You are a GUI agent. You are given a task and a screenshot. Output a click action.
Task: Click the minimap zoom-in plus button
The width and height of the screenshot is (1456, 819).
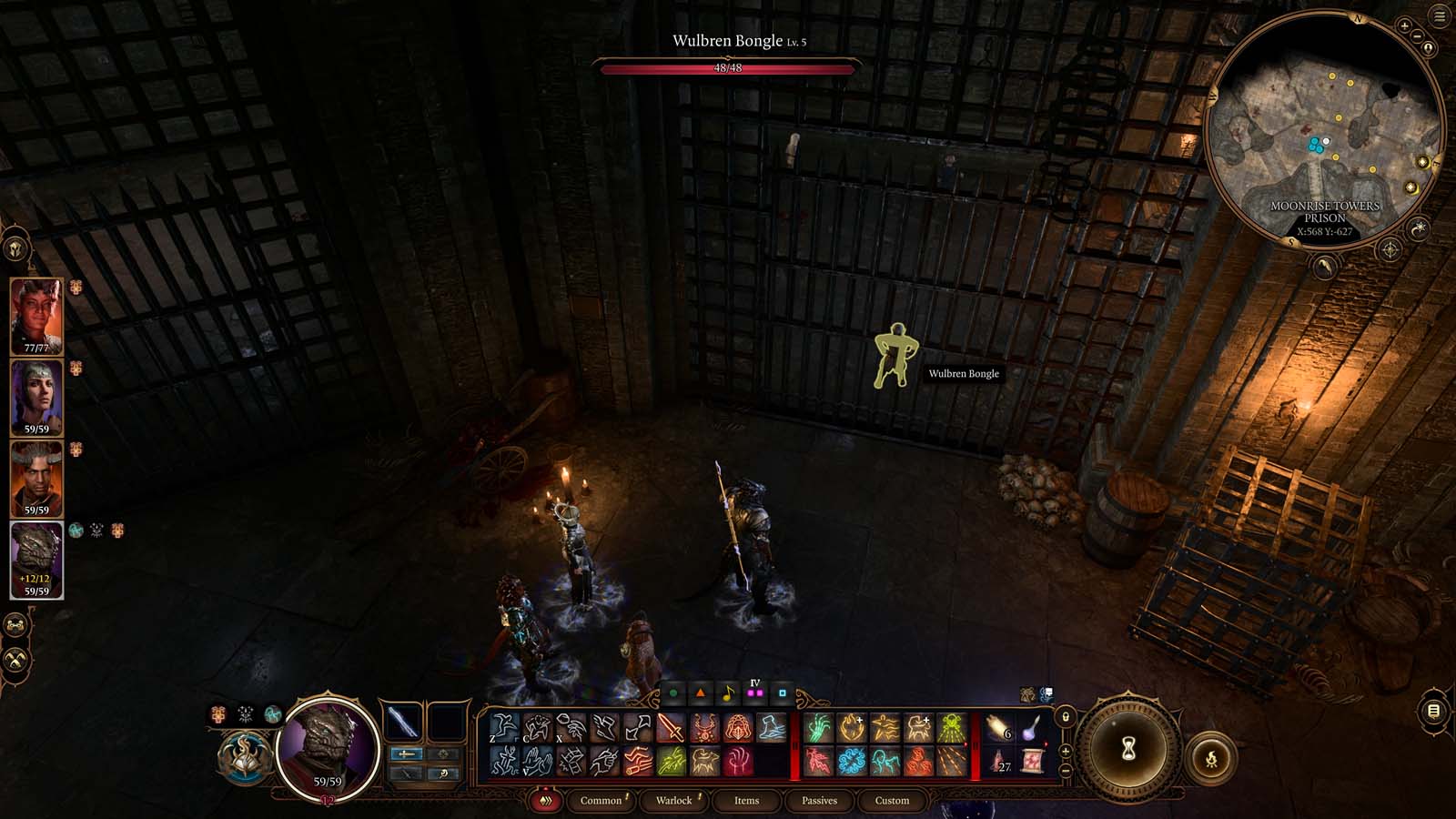1404,25
